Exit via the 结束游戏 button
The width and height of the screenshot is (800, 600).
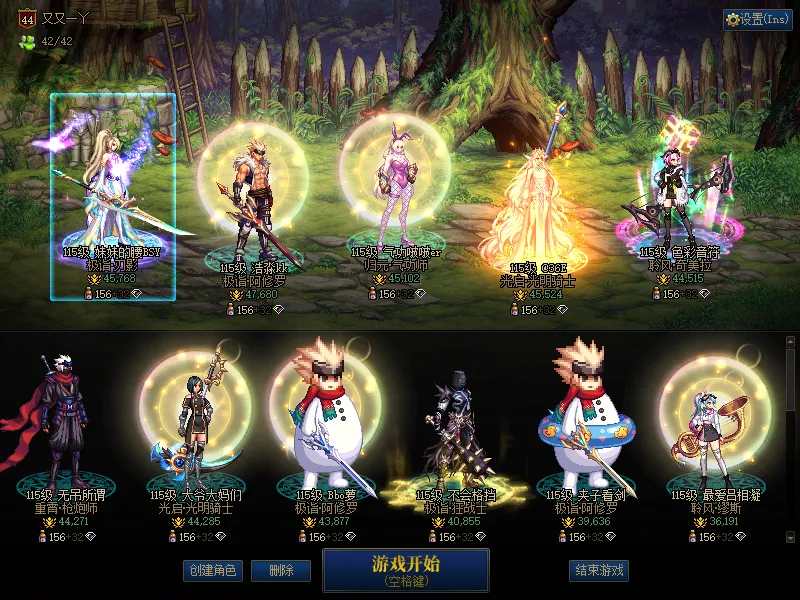pos(599,570)
